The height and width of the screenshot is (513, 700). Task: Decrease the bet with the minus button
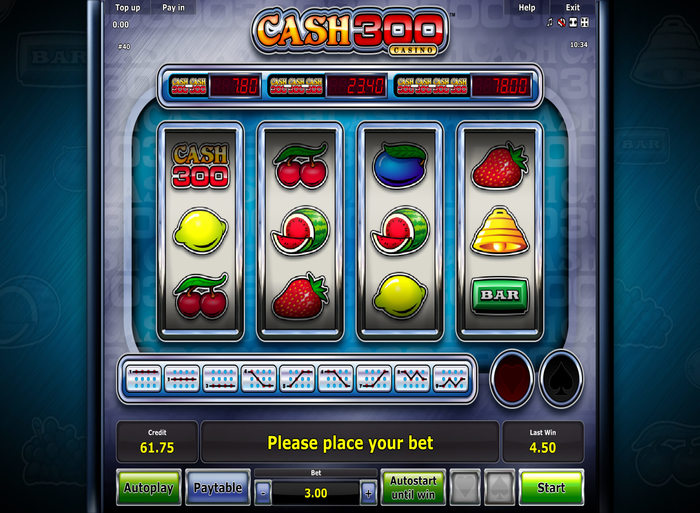click(262, 493)
